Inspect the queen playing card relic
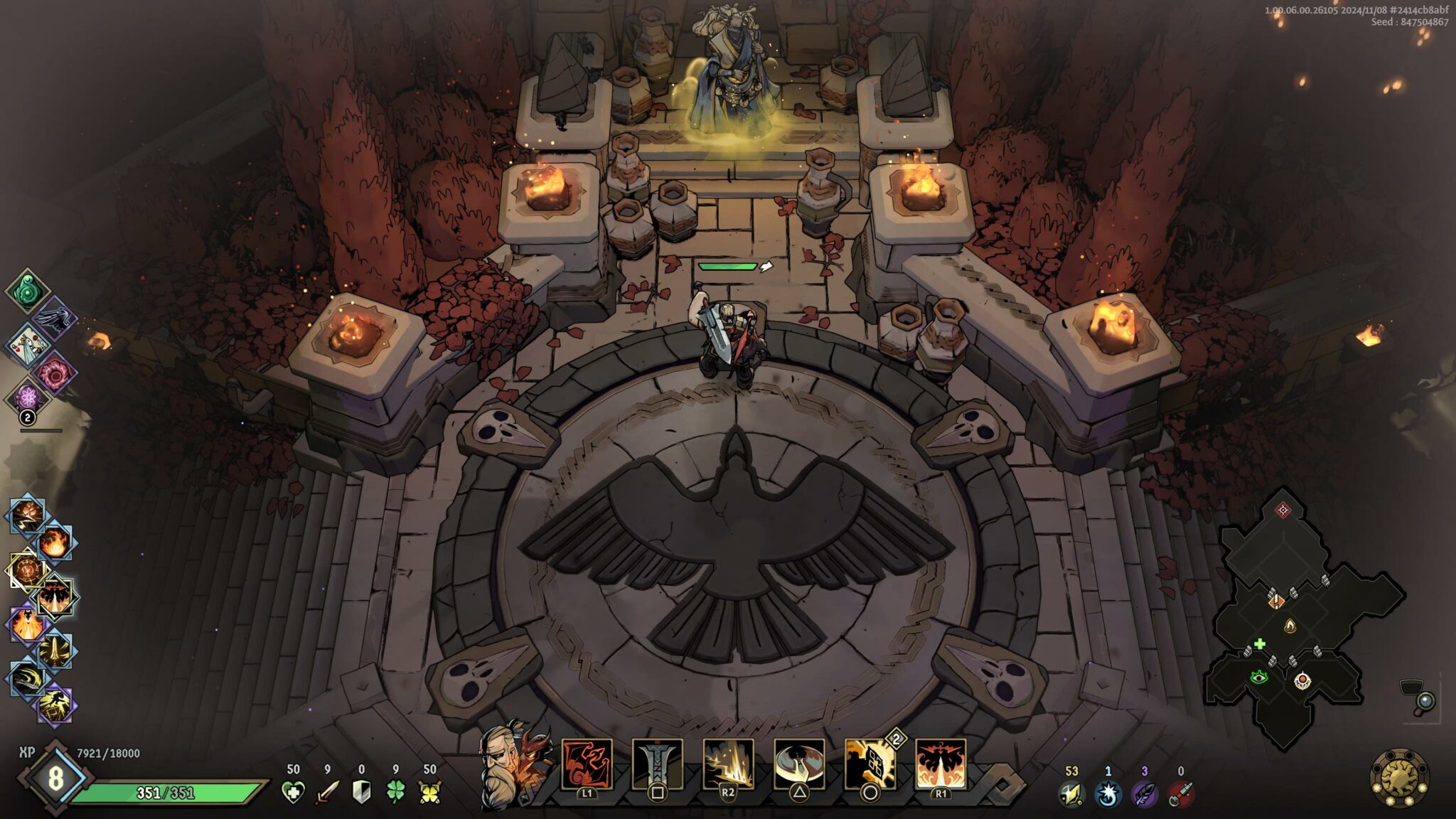Viewport: 1456px width, 819px height. pos(28,345)
